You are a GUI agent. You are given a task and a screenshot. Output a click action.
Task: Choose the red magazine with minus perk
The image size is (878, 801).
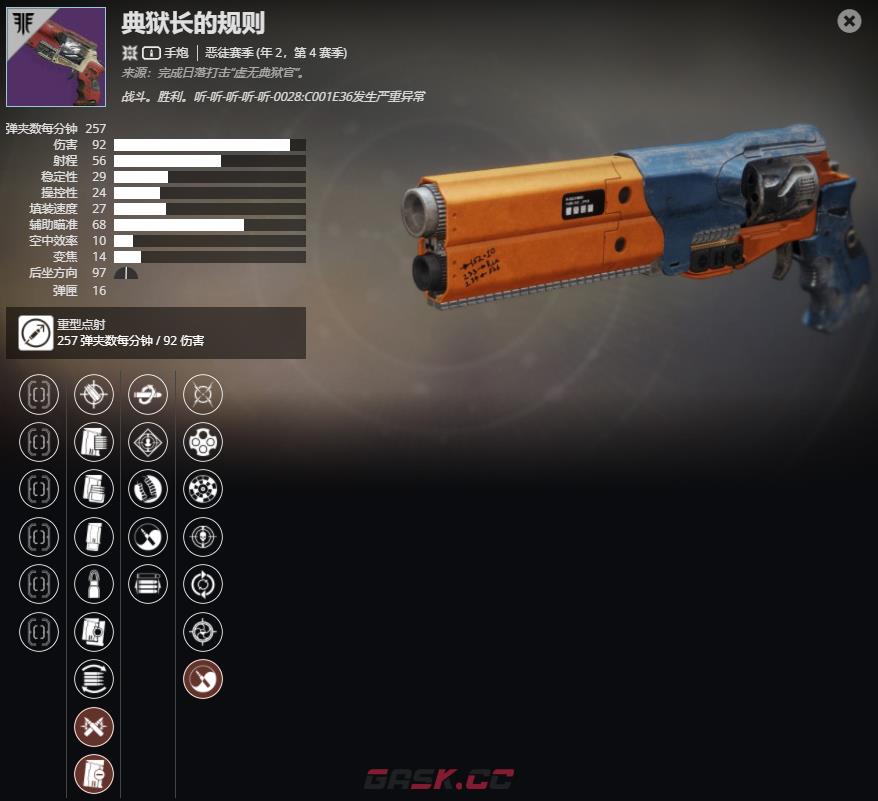point(94,774)
